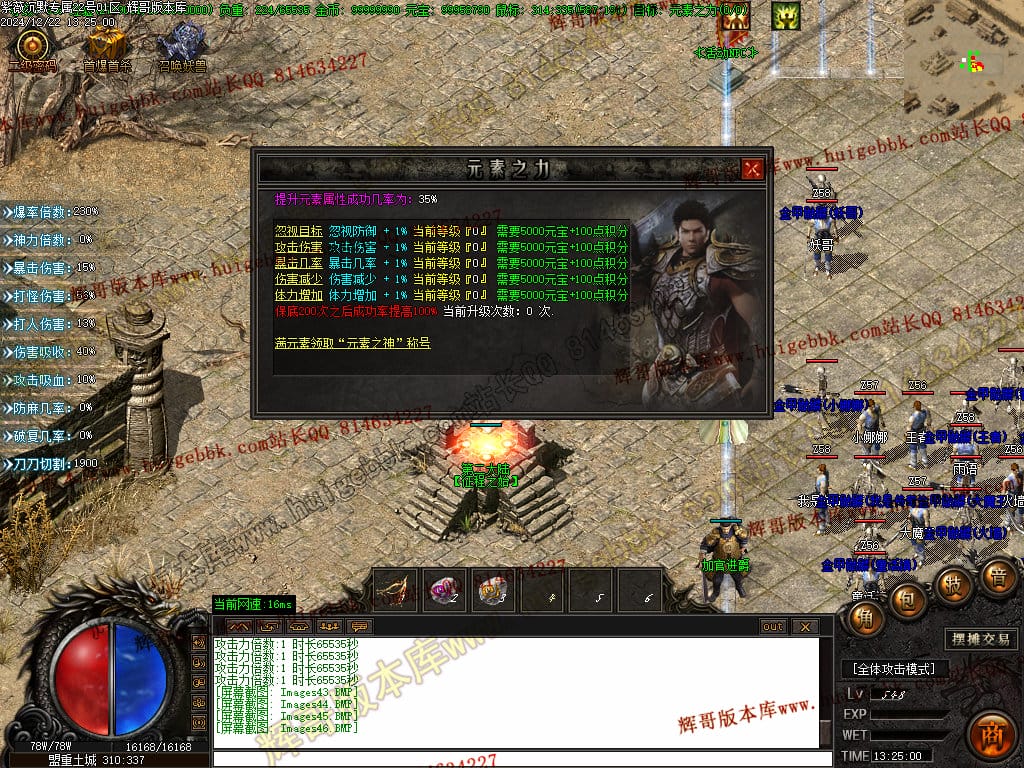Viewport: 1024px width, 768px height.
Task: Click the chat panel's out button
Action: tap(773, 627)
